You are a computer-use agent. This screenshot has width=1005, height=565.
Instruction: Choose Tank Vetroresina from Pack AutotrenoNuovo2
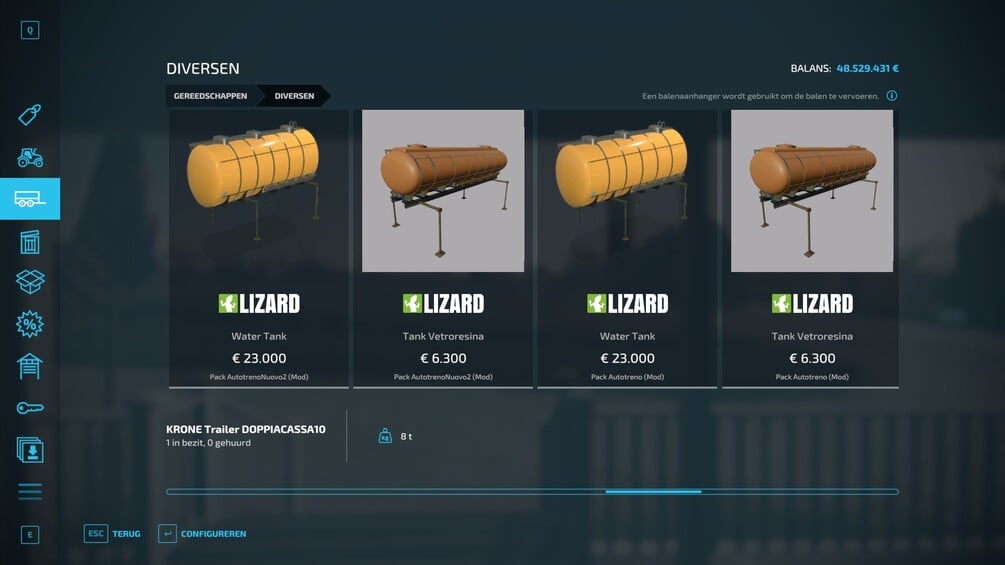point(443,248)
